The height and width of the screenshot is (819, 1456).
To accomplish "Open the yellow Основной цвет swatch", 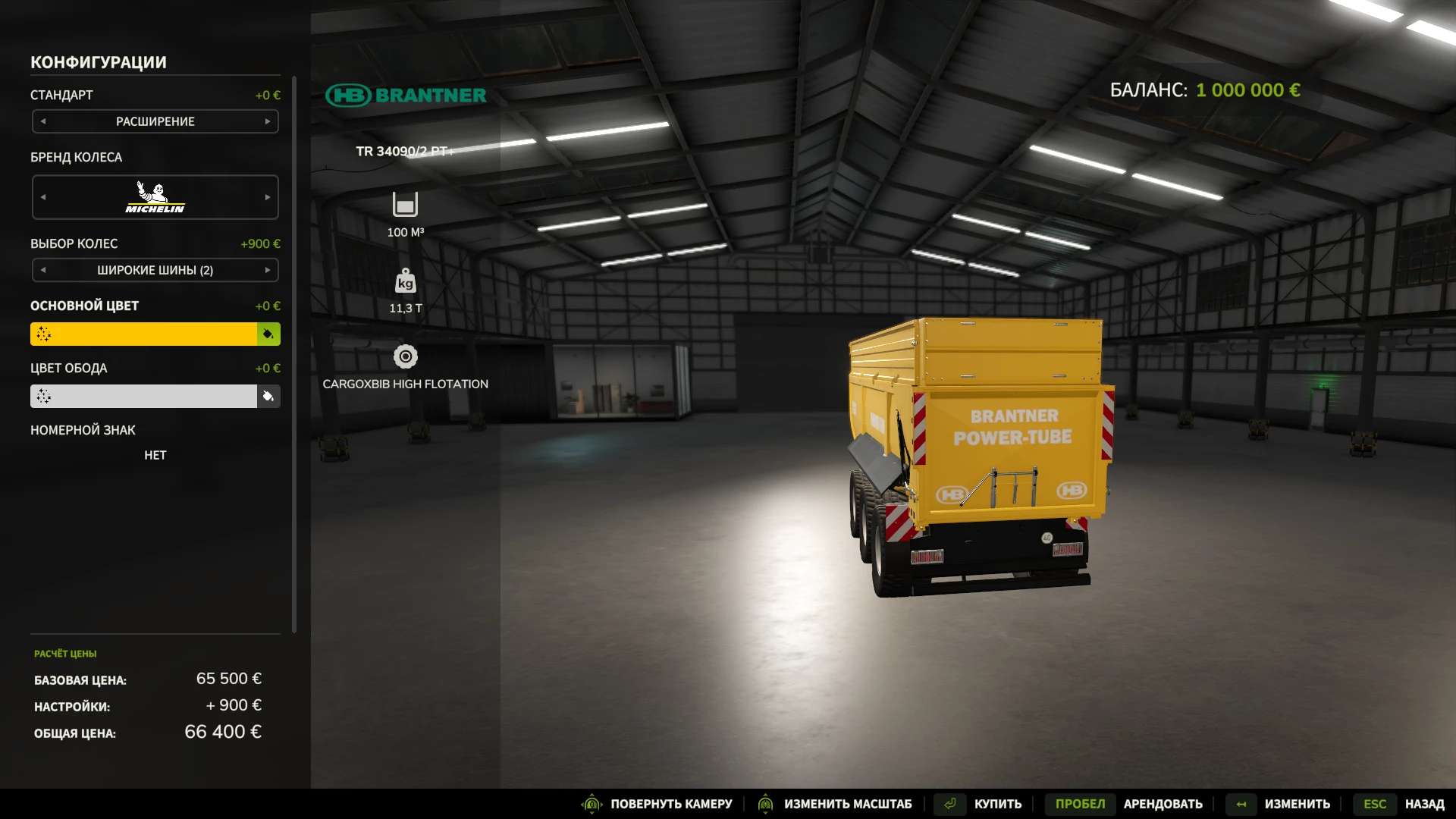I will (x=143, y=334).
